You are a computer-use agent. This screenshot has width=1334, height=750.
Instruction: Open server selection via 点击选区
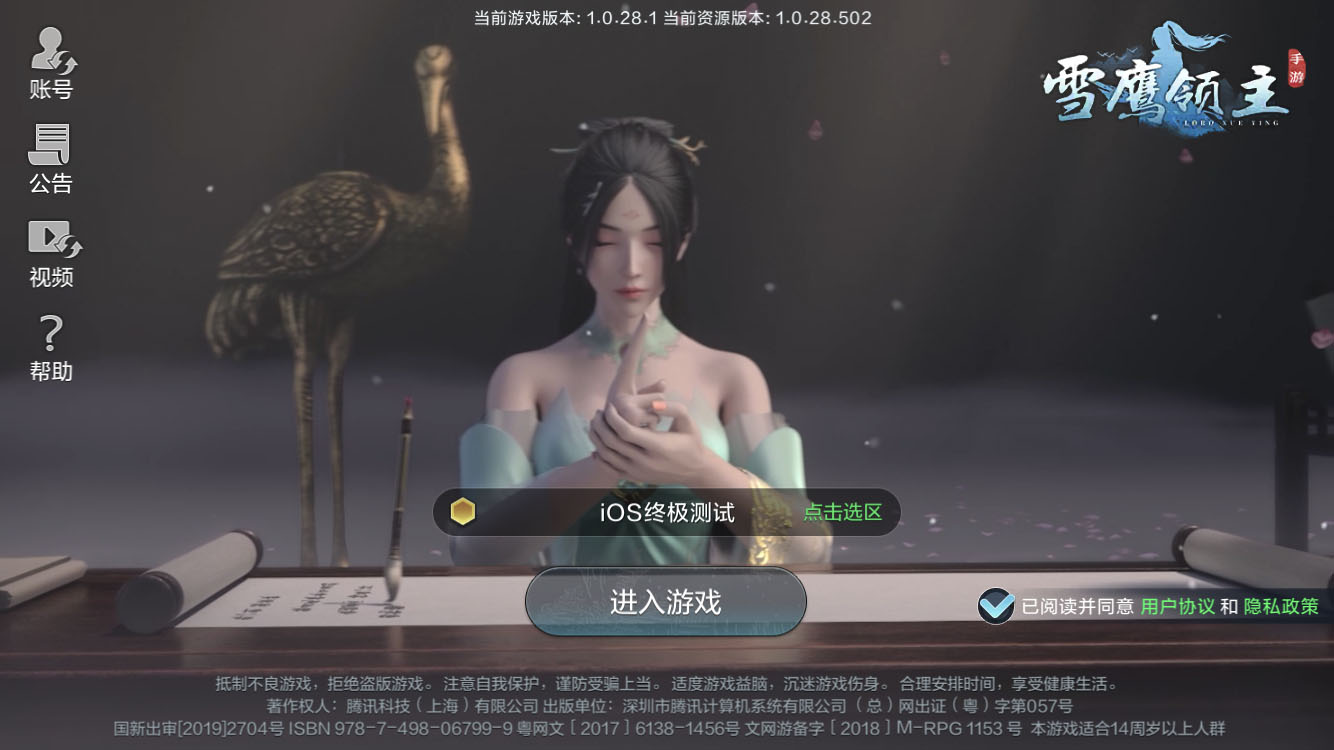[843, 511]
